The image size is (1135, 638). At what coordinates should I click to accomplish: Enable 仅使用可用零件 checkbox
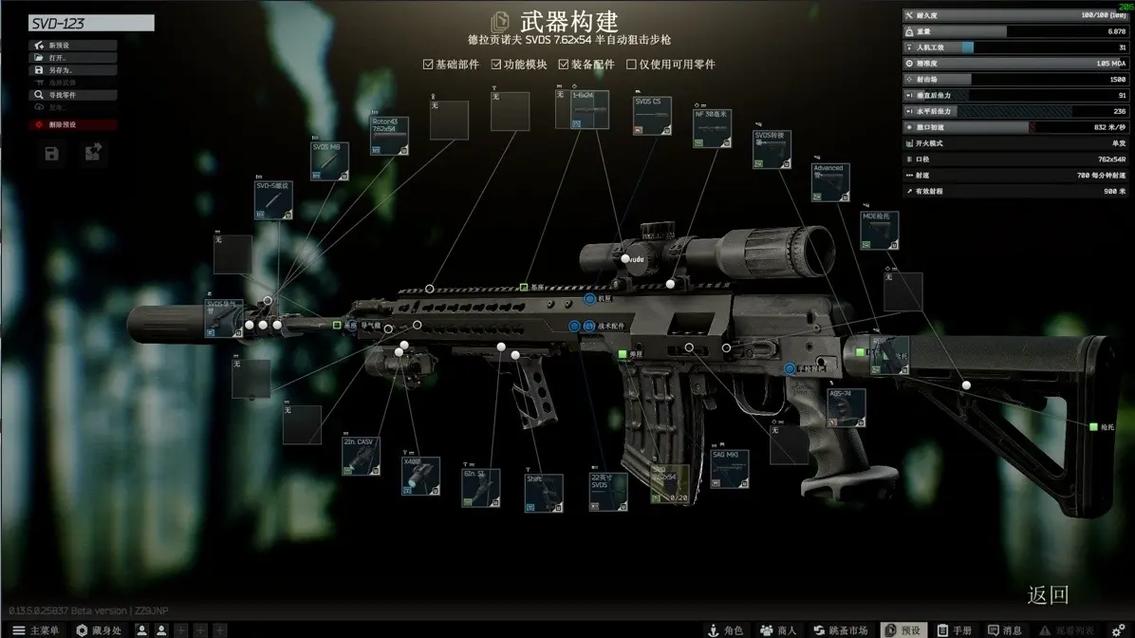pos(632,65)
